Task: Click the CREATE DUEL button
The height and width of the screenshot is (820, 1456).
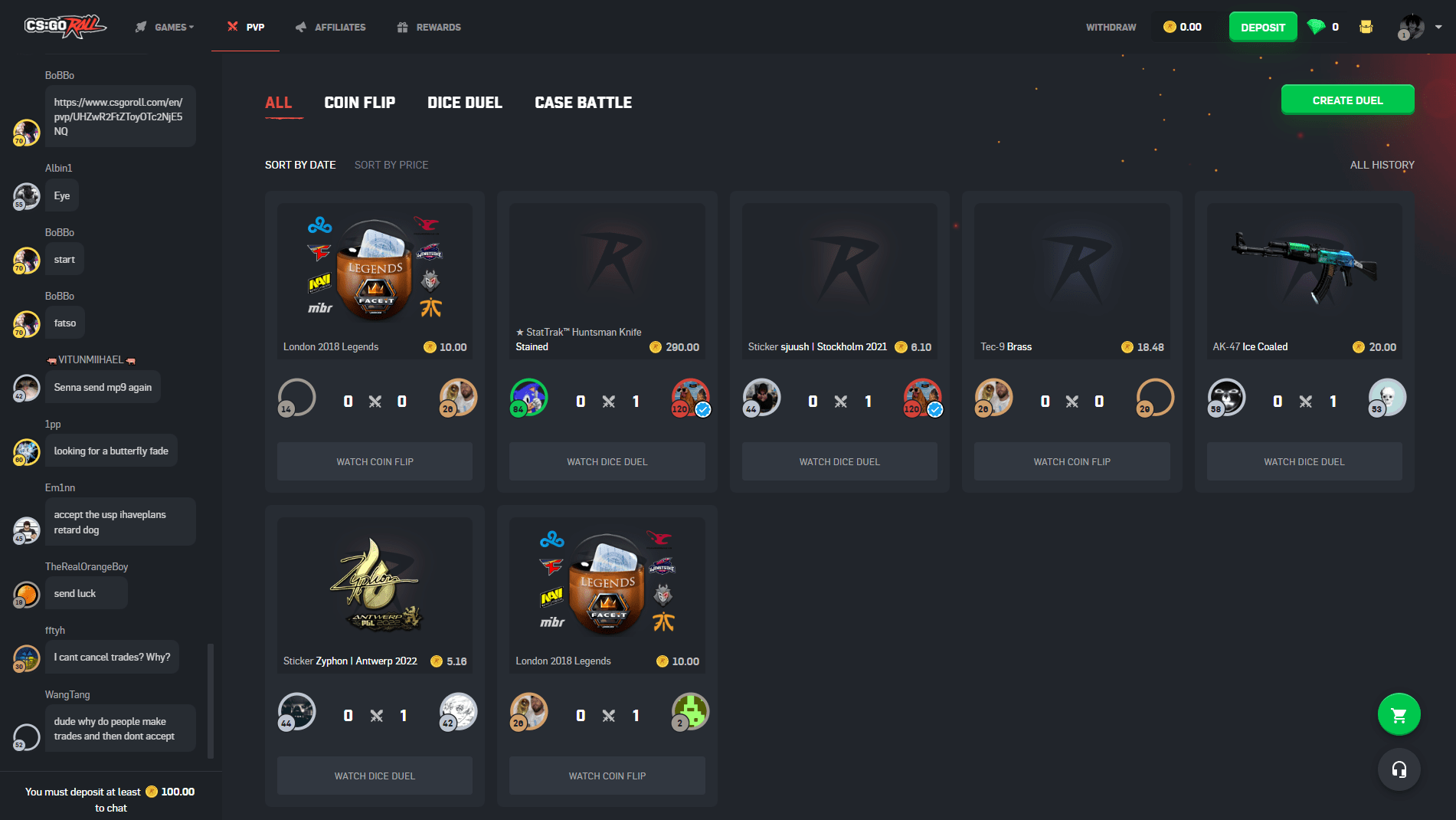Action: 1347,100
